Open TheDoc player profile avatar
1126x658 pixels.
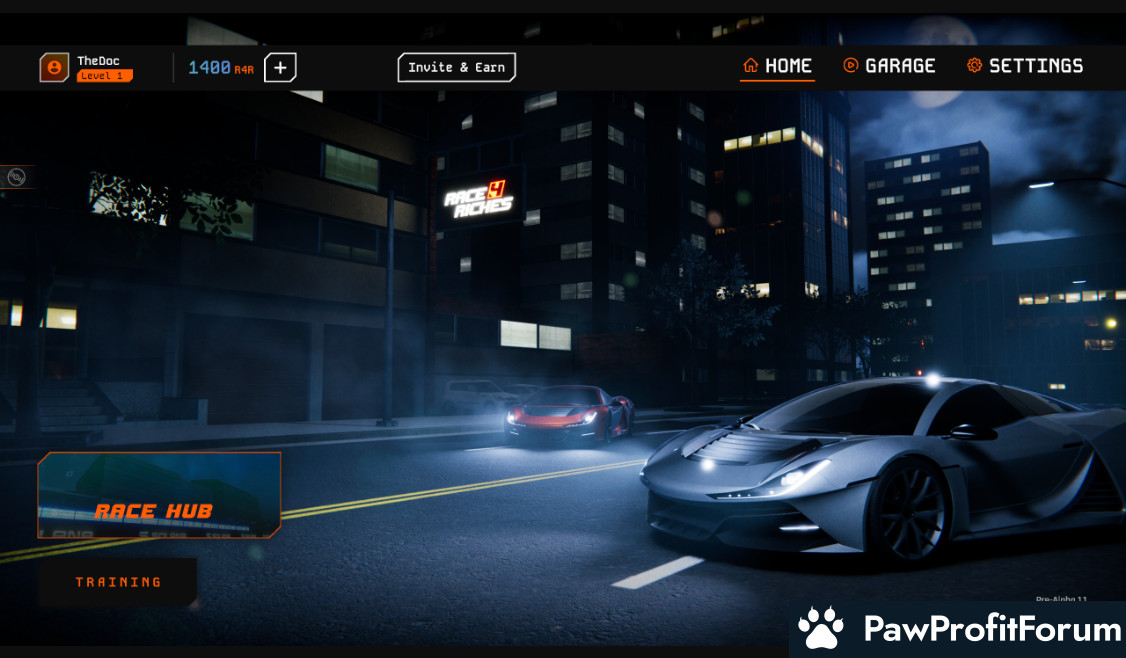click(x=54, y=68)
